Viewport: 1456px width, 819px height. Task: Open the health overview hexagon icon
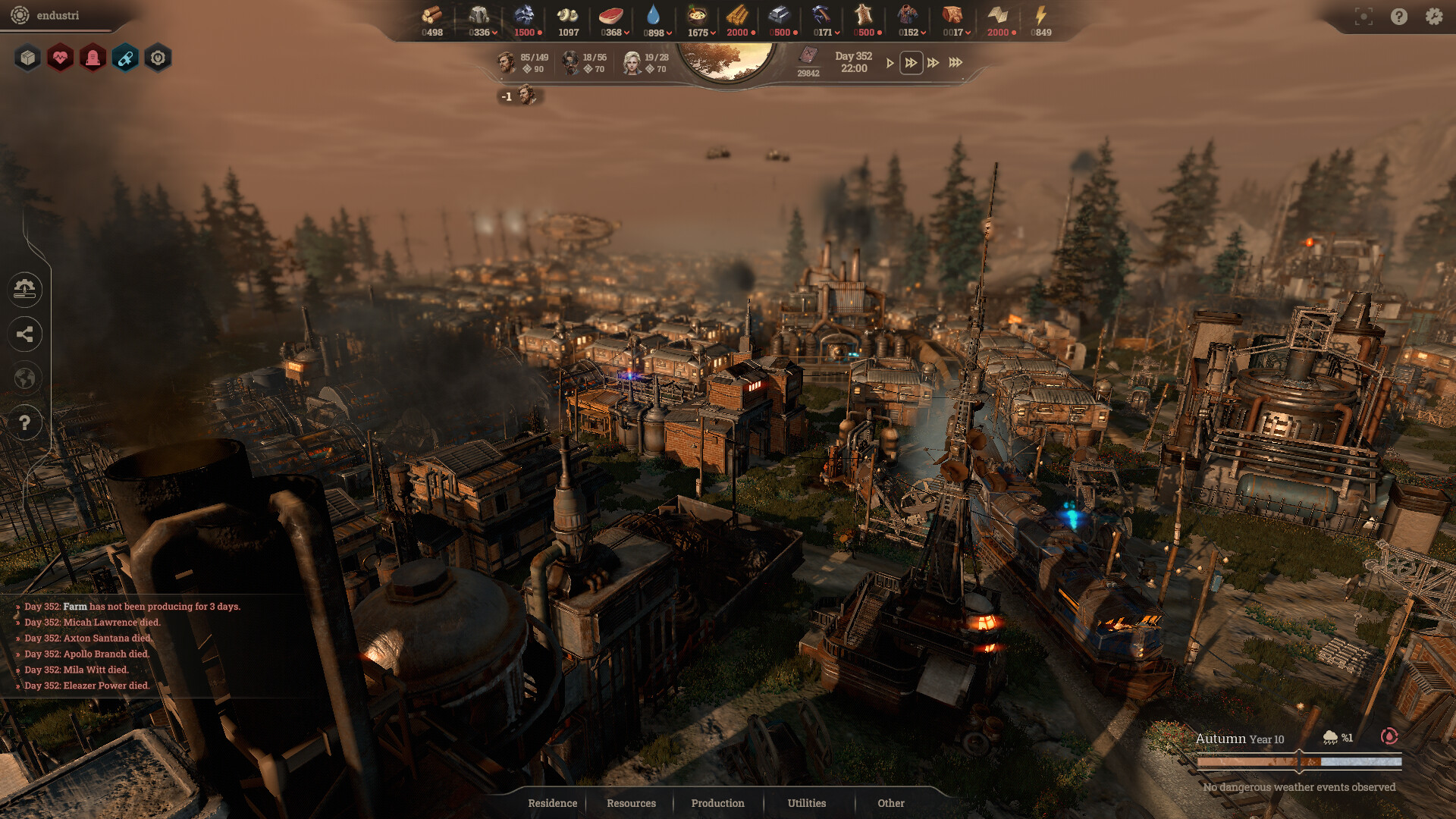point(61,58)
